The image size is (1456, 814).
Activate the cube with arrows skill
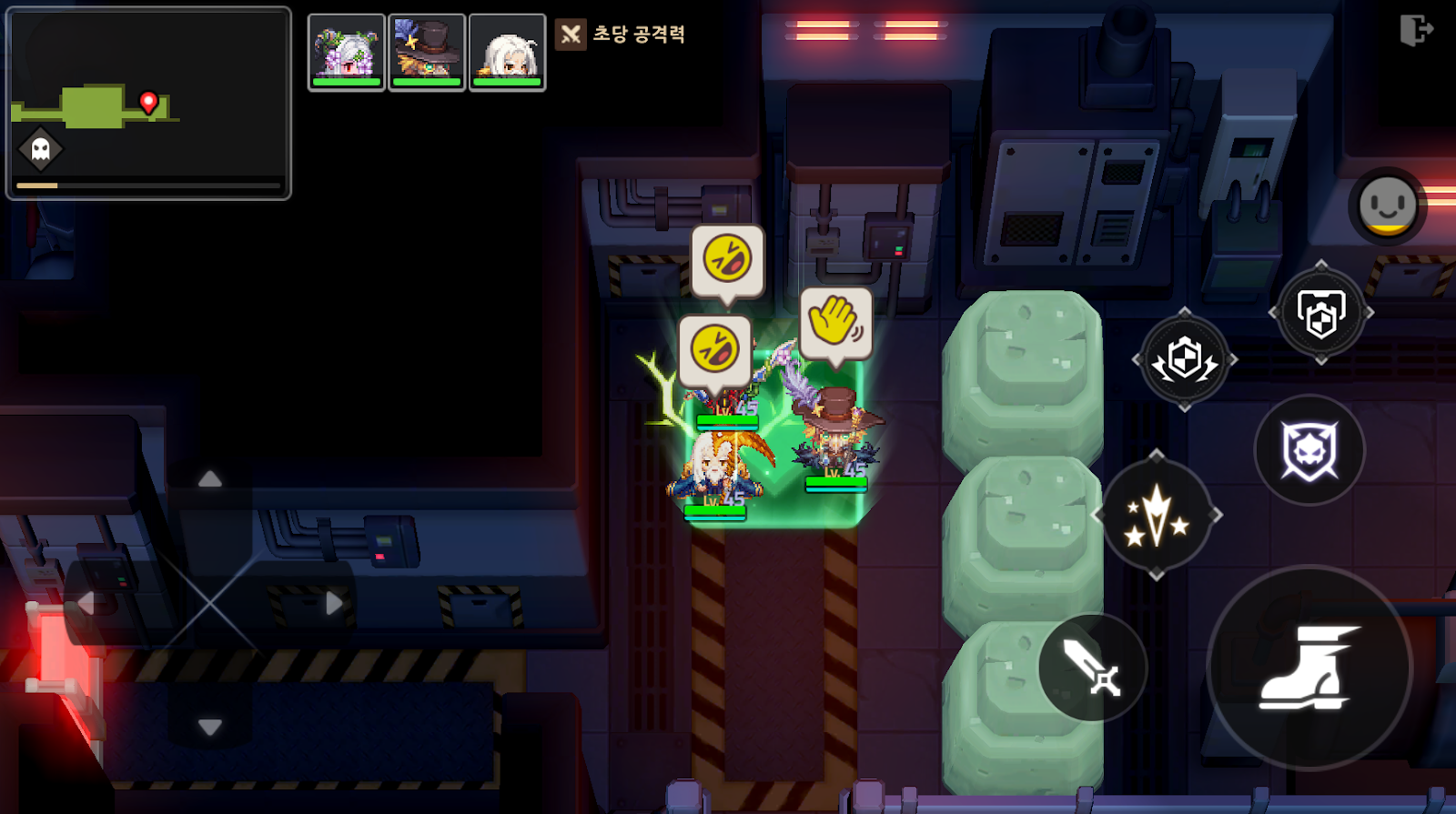pyautogui.click(x=1184, y=359)
